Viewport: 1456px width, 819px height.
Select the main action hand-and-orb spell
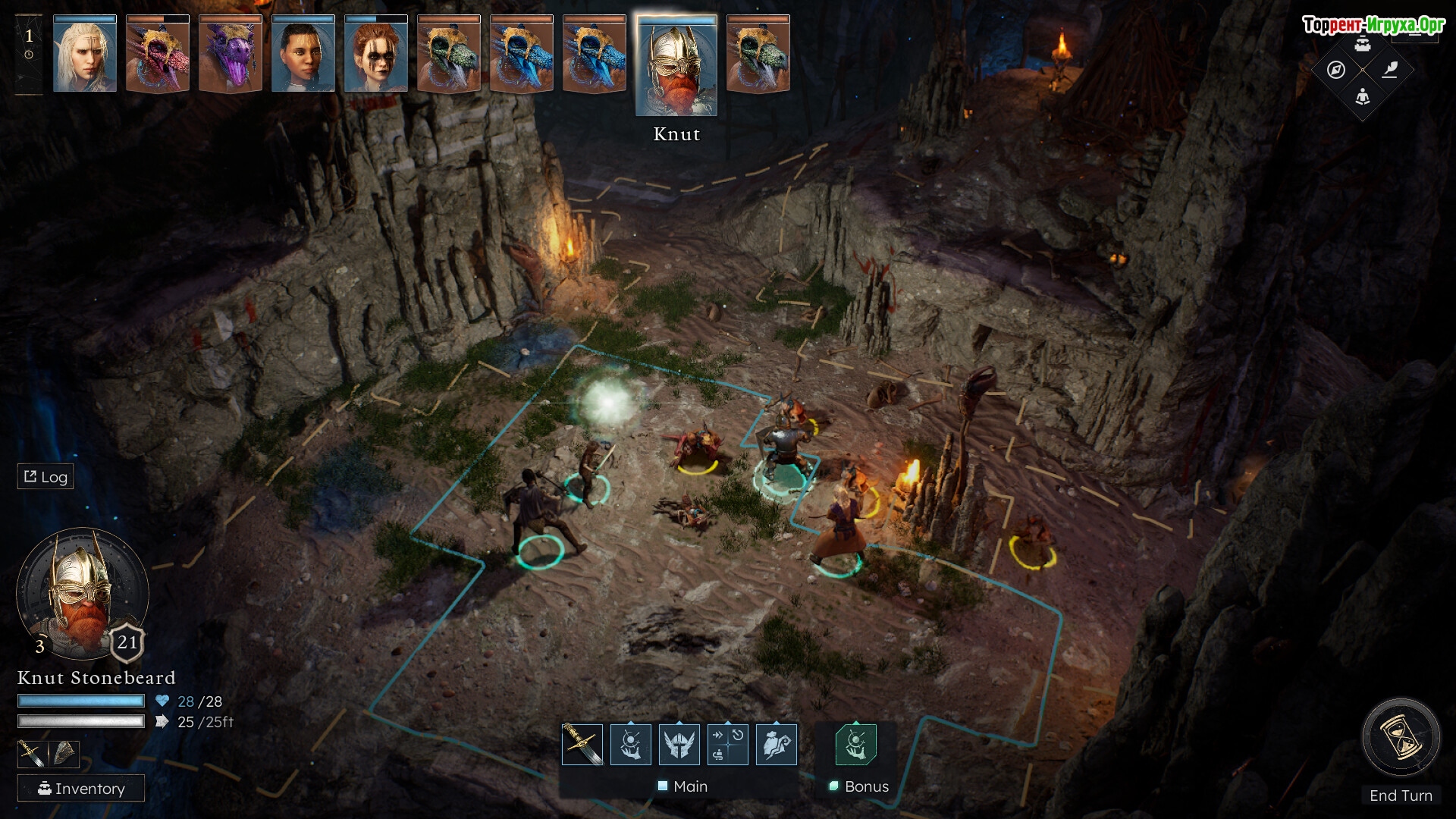click(630, 745)
